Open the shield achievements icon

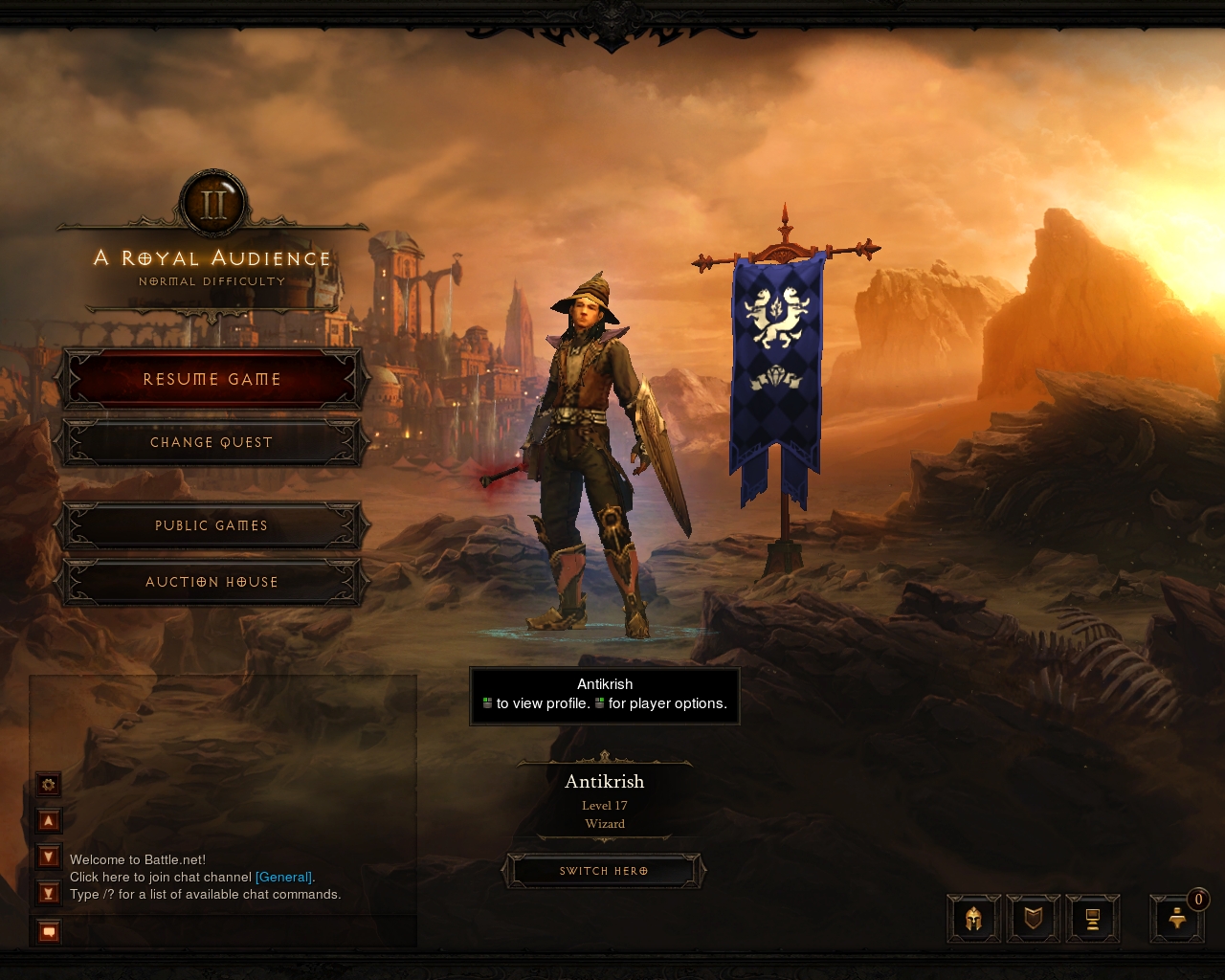(1034, 919)
